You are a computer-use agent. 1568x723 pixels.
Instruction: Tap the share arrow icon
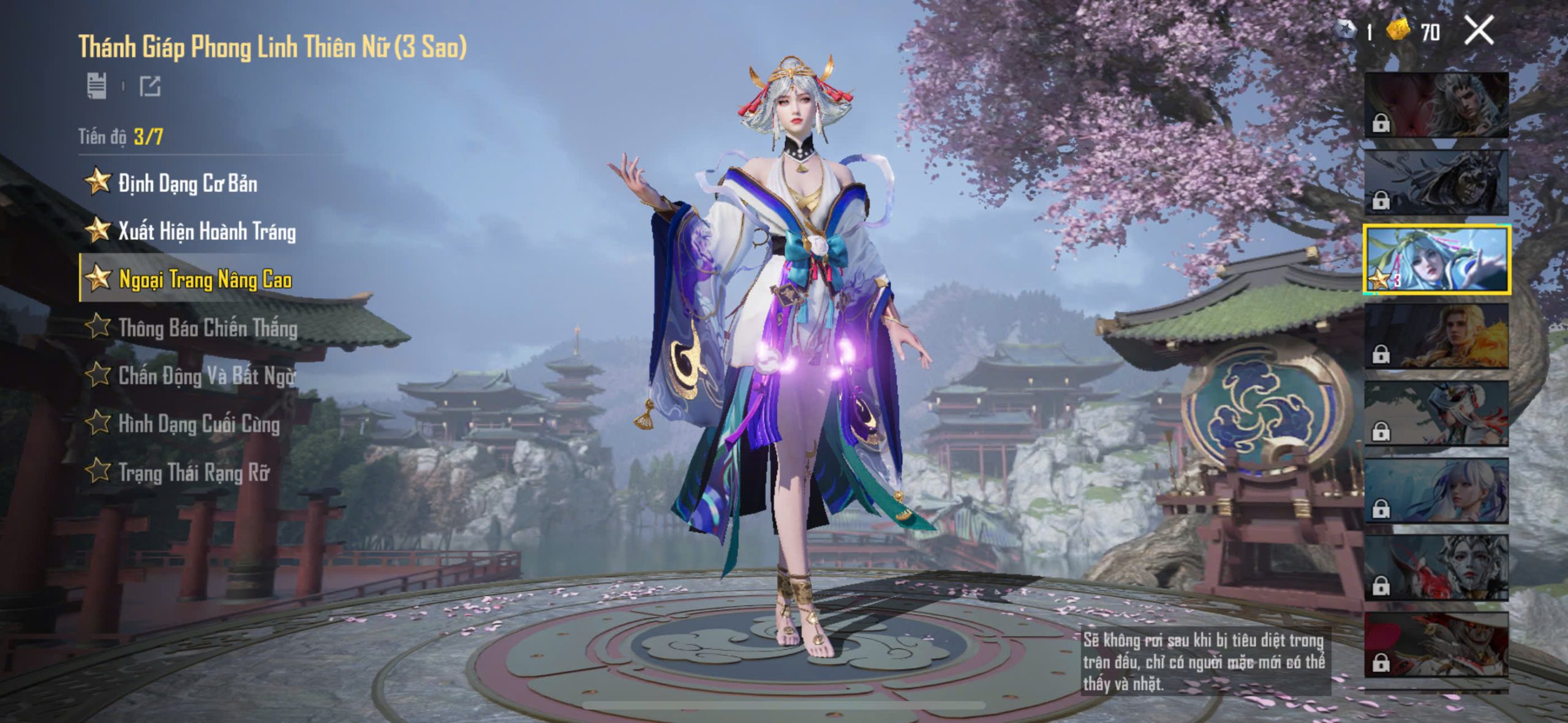[x=150, y=86]
